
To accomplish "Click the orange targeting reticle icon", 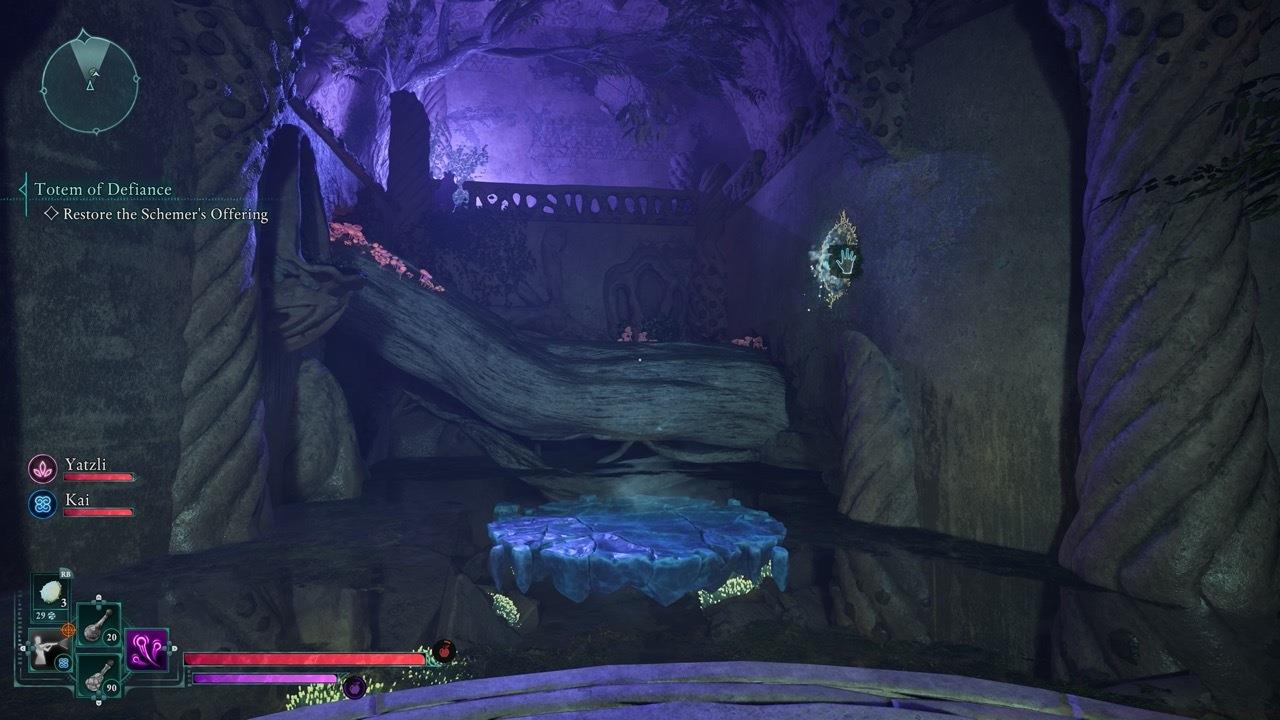I will (x=69, y=630).
